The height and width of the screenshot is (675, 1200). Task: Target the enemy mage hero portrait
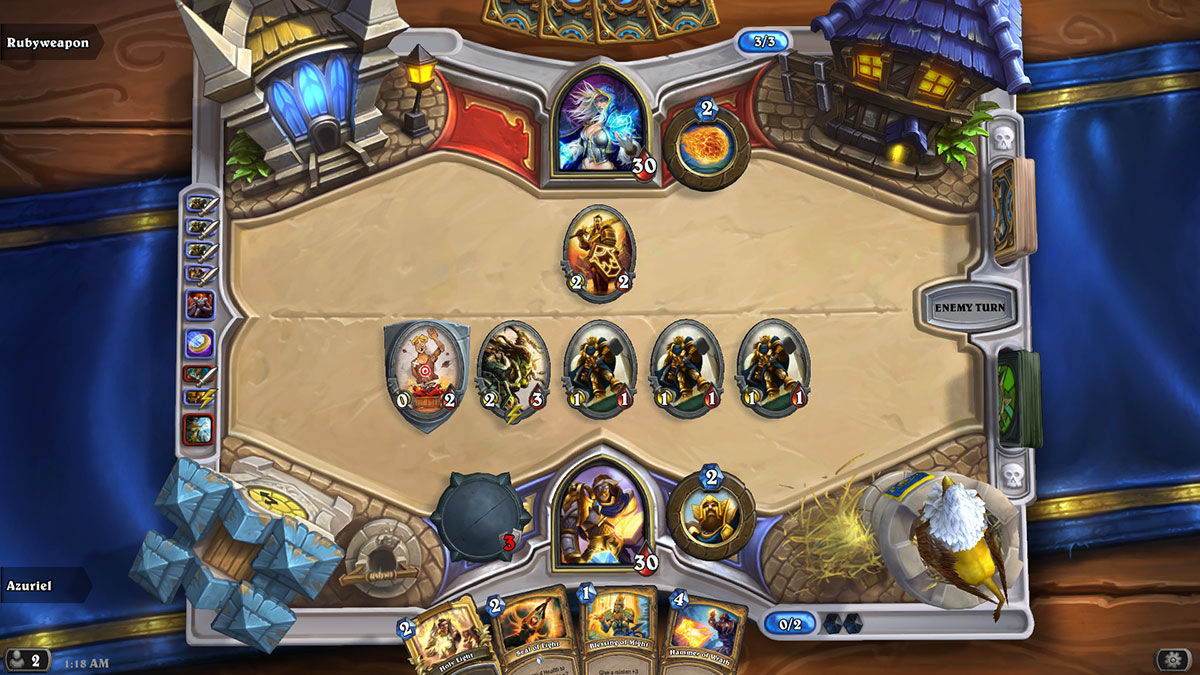601,126
